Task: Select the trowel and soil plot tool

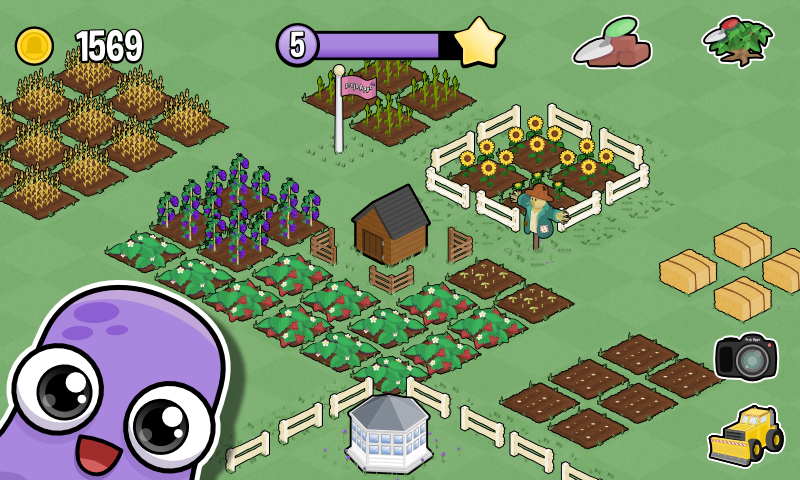Action: tap(612, 42)
